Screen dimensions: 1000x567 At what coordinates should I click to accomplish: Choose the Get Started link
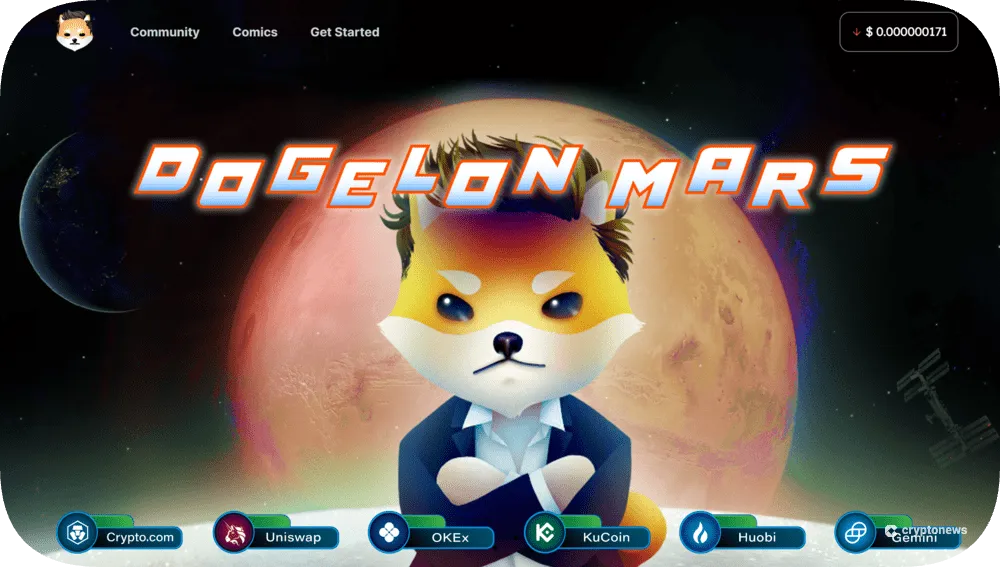coord(344,32)
